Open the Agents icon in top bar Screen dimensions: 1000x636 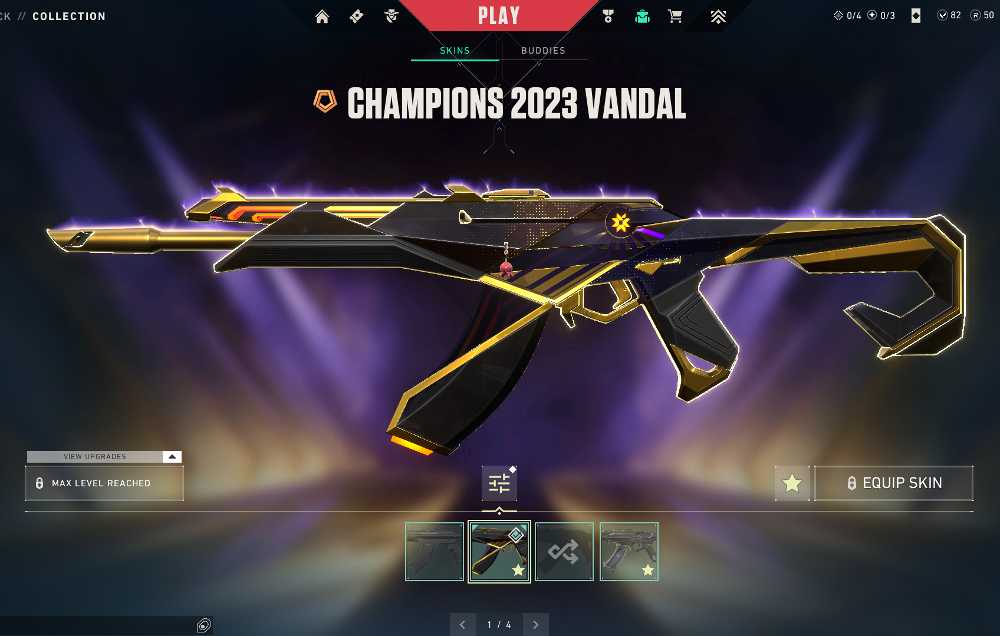[x=391, y=16]
